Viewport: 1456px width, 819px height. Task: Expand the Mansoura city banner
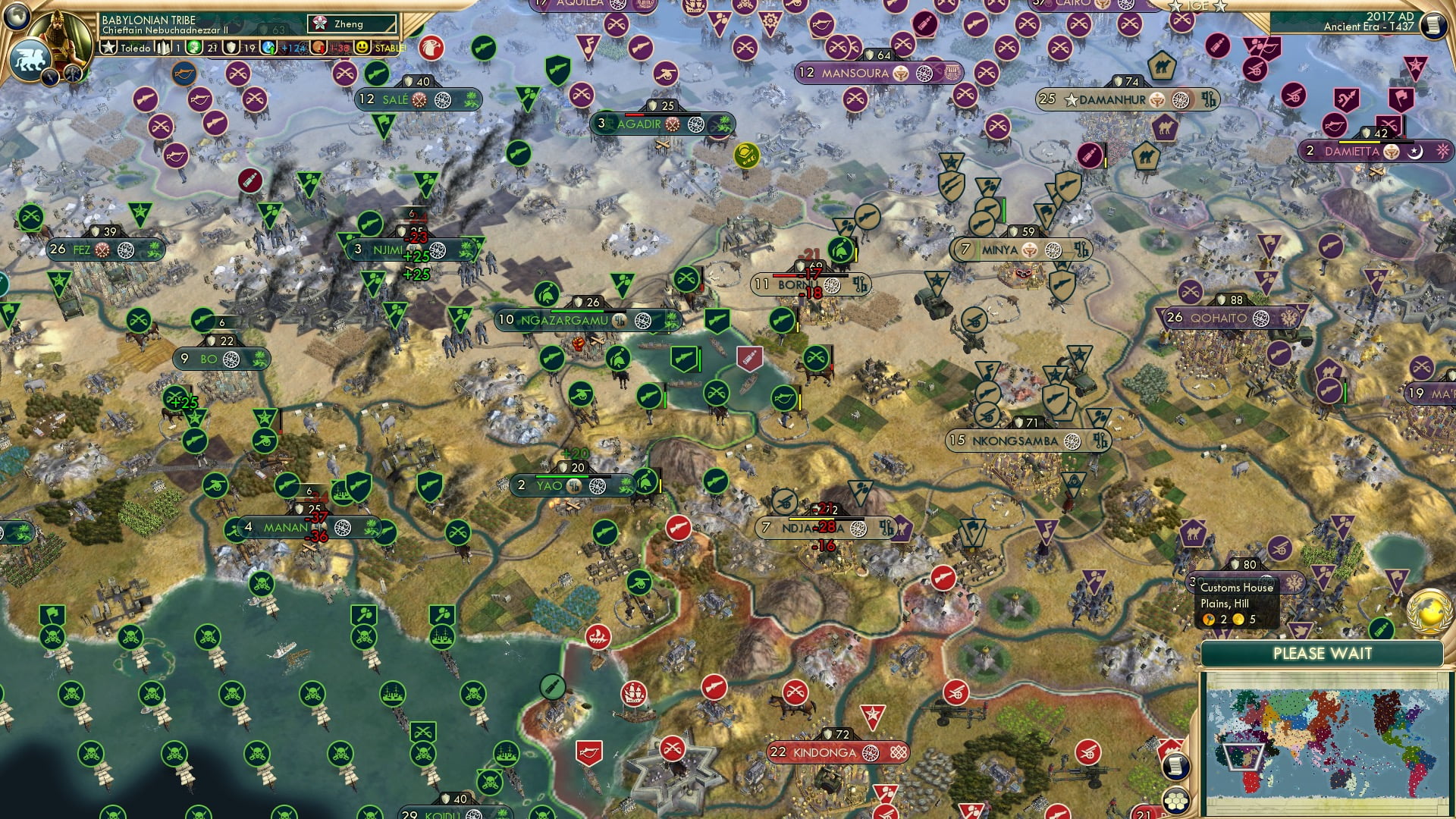pyautogui.click(x=857, y=74)
